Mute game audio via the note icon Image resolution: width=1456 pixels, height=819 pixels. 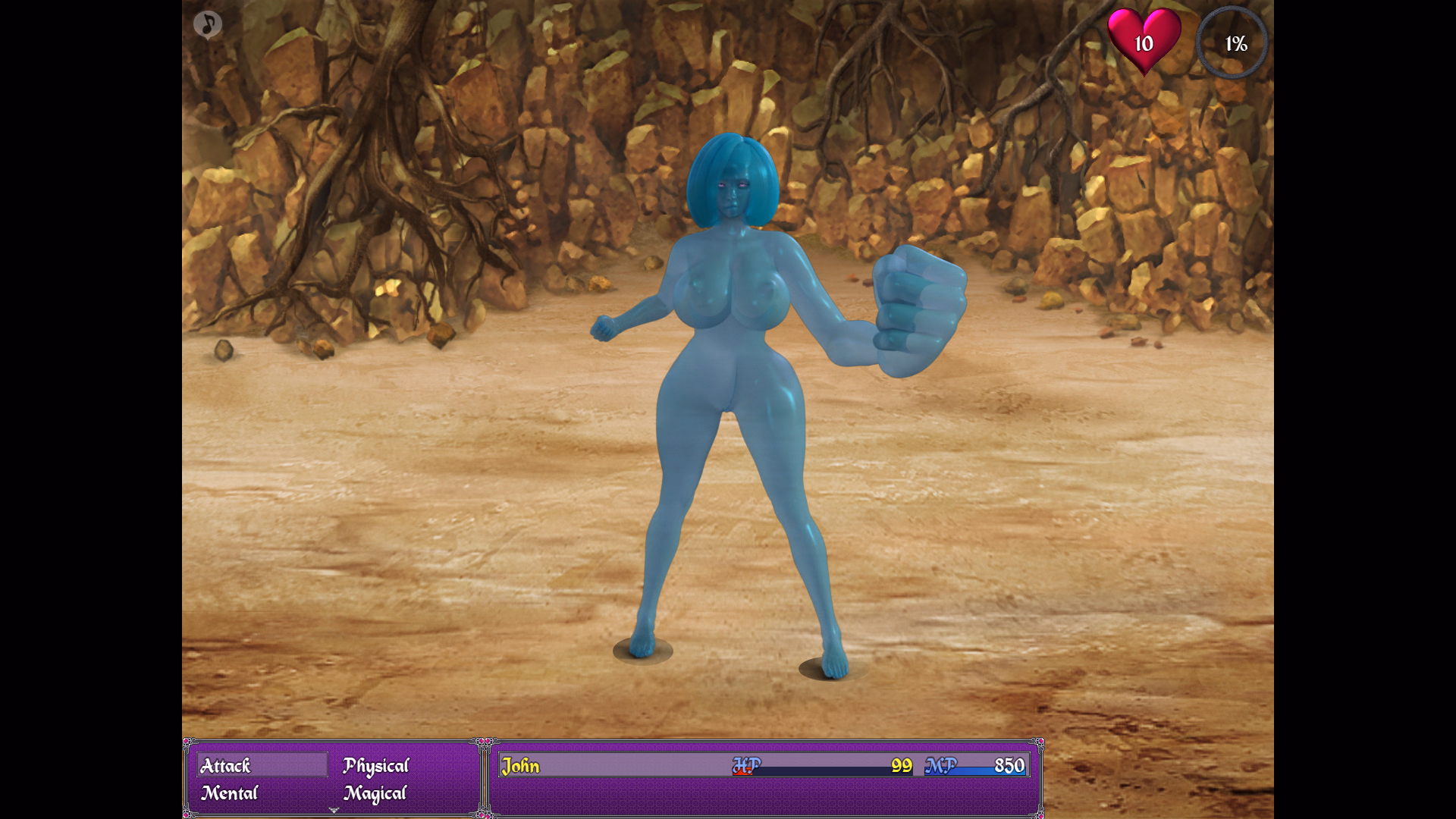pos(209,25)
